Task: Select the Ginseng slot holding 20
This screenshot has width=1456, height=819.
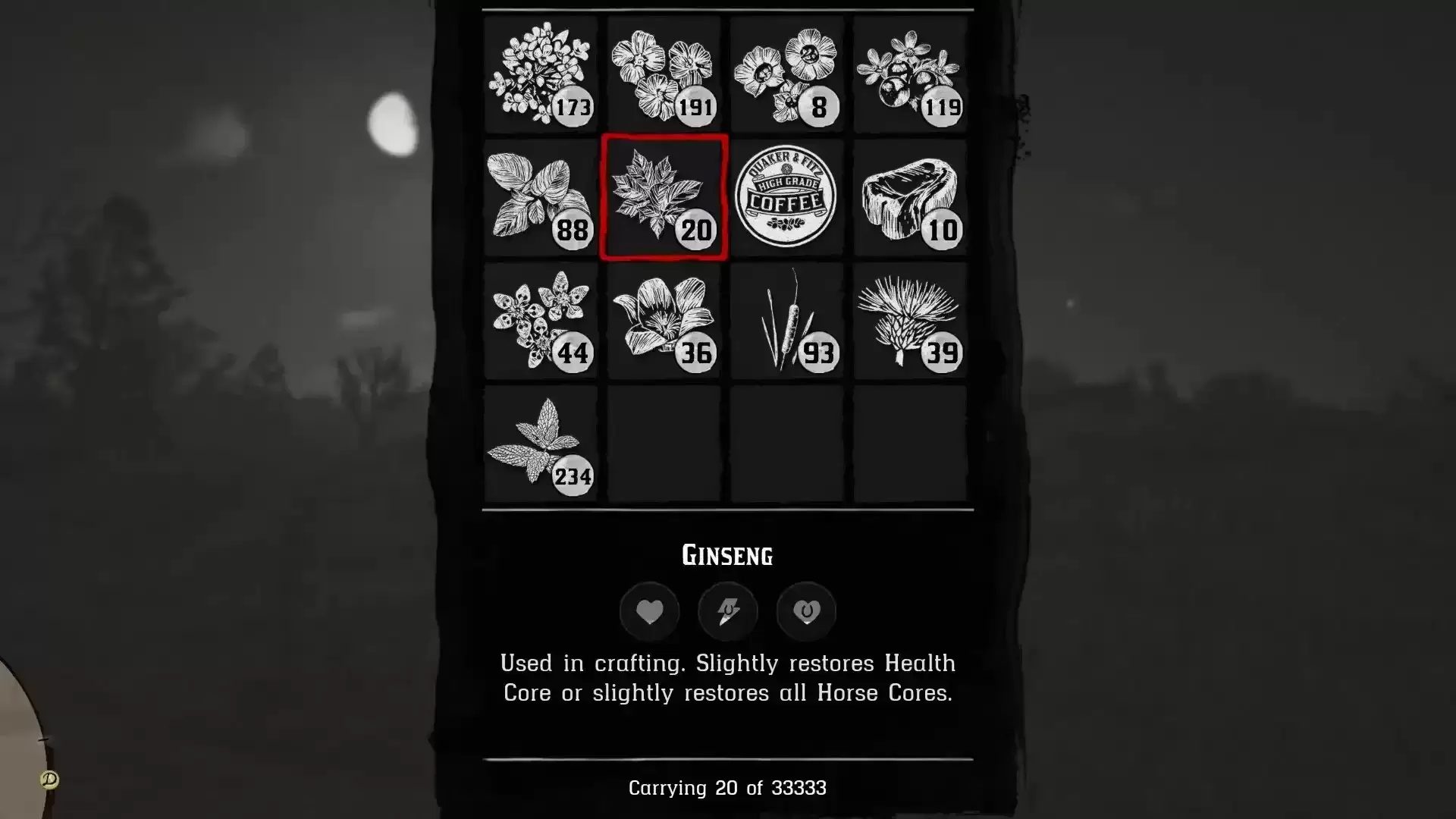Action: point(664,197)
